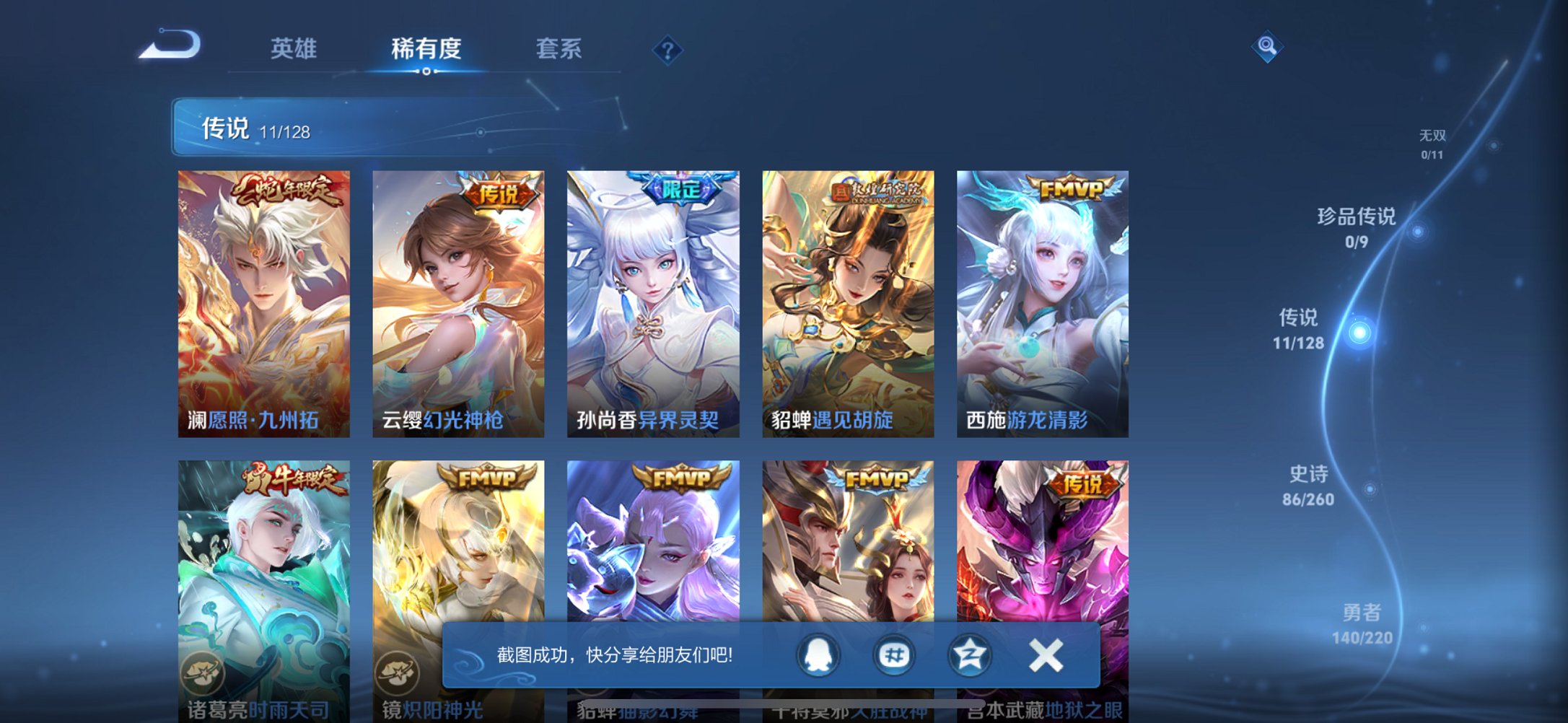Select the 稀有度 tab
1568x723 pixels.
[x=426, y=48]
